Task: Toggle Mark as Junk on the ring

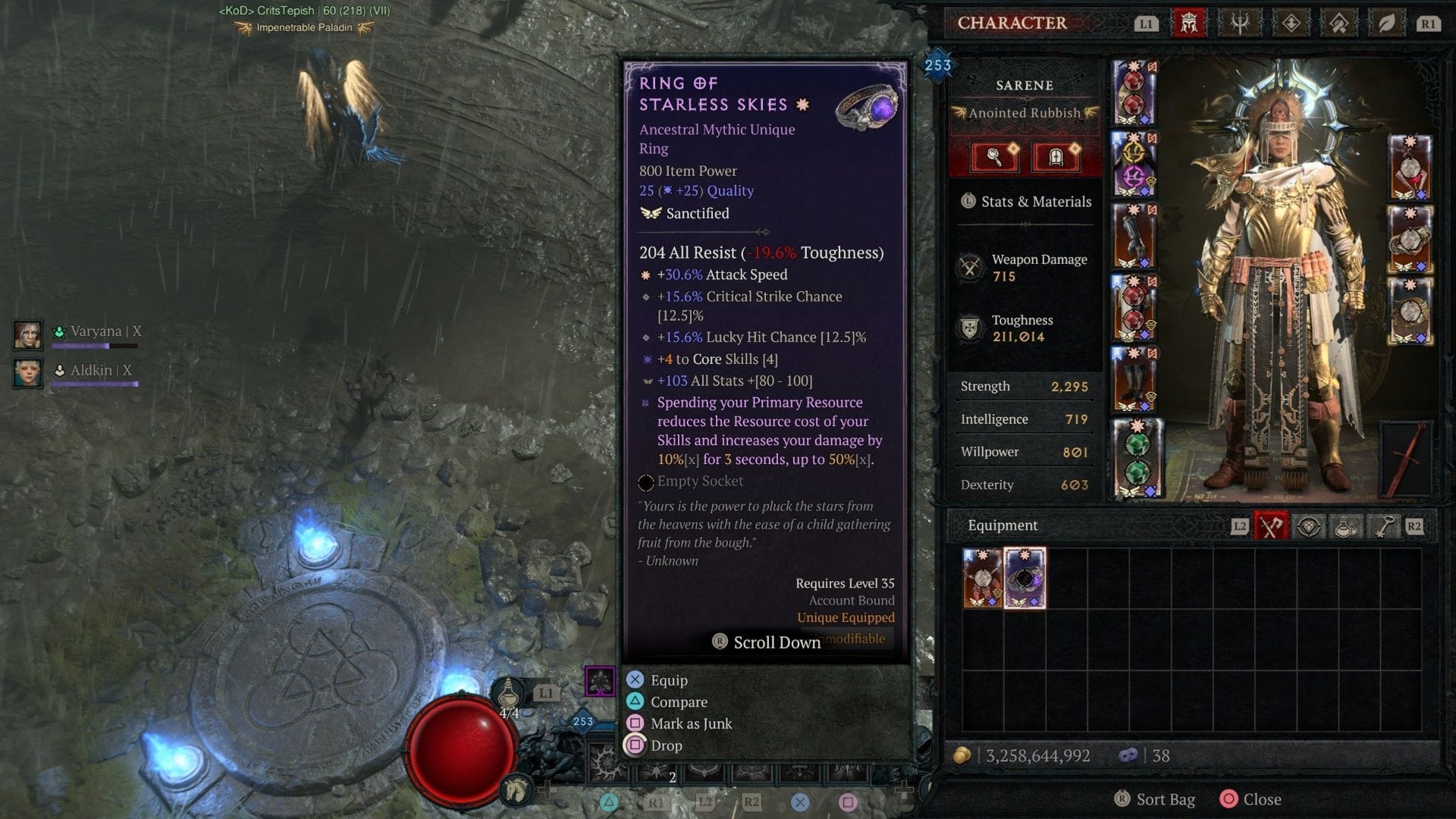Action: pyautogui.click(x=690, y=723)
